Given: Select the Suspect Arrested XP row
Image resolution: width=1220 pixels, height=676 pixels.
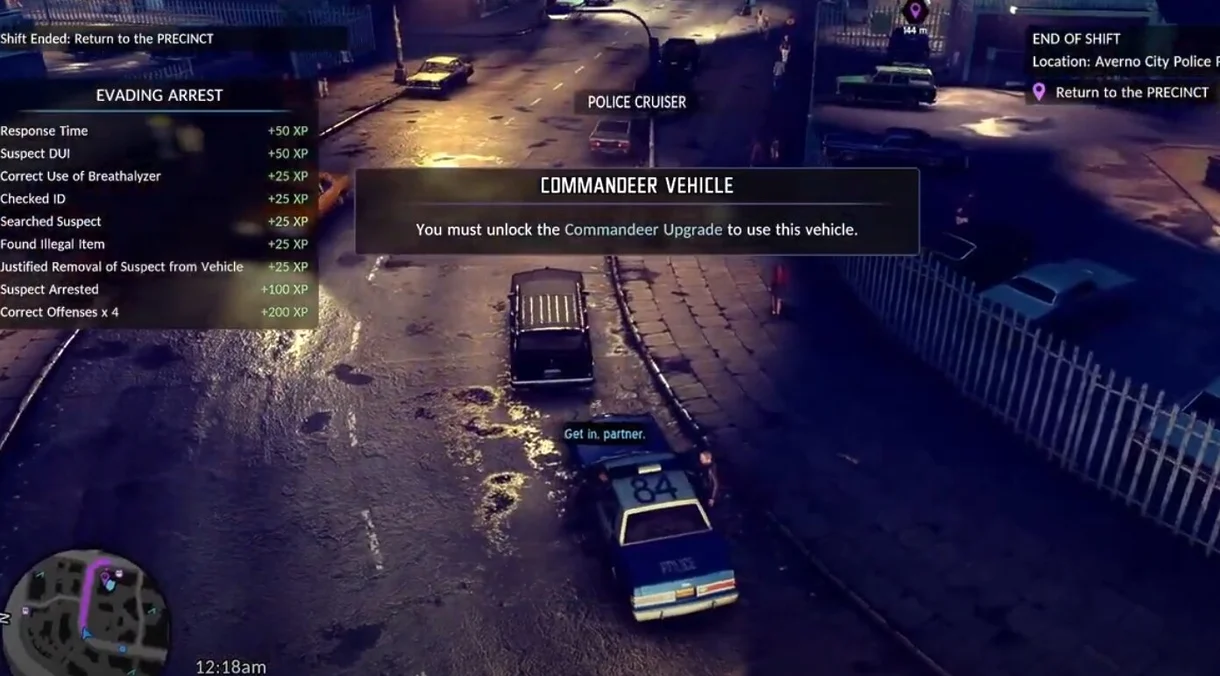Looking at the screenshot, I should [x=154, y=290].
